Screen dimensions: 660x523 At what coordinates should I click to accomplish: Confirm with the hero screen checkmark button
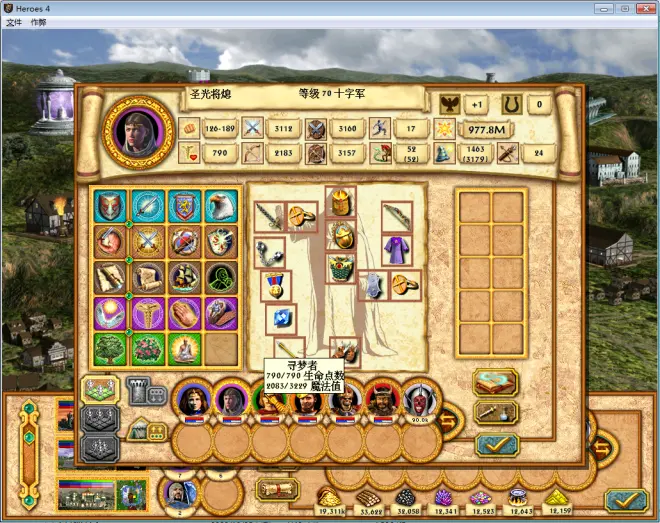495,444
